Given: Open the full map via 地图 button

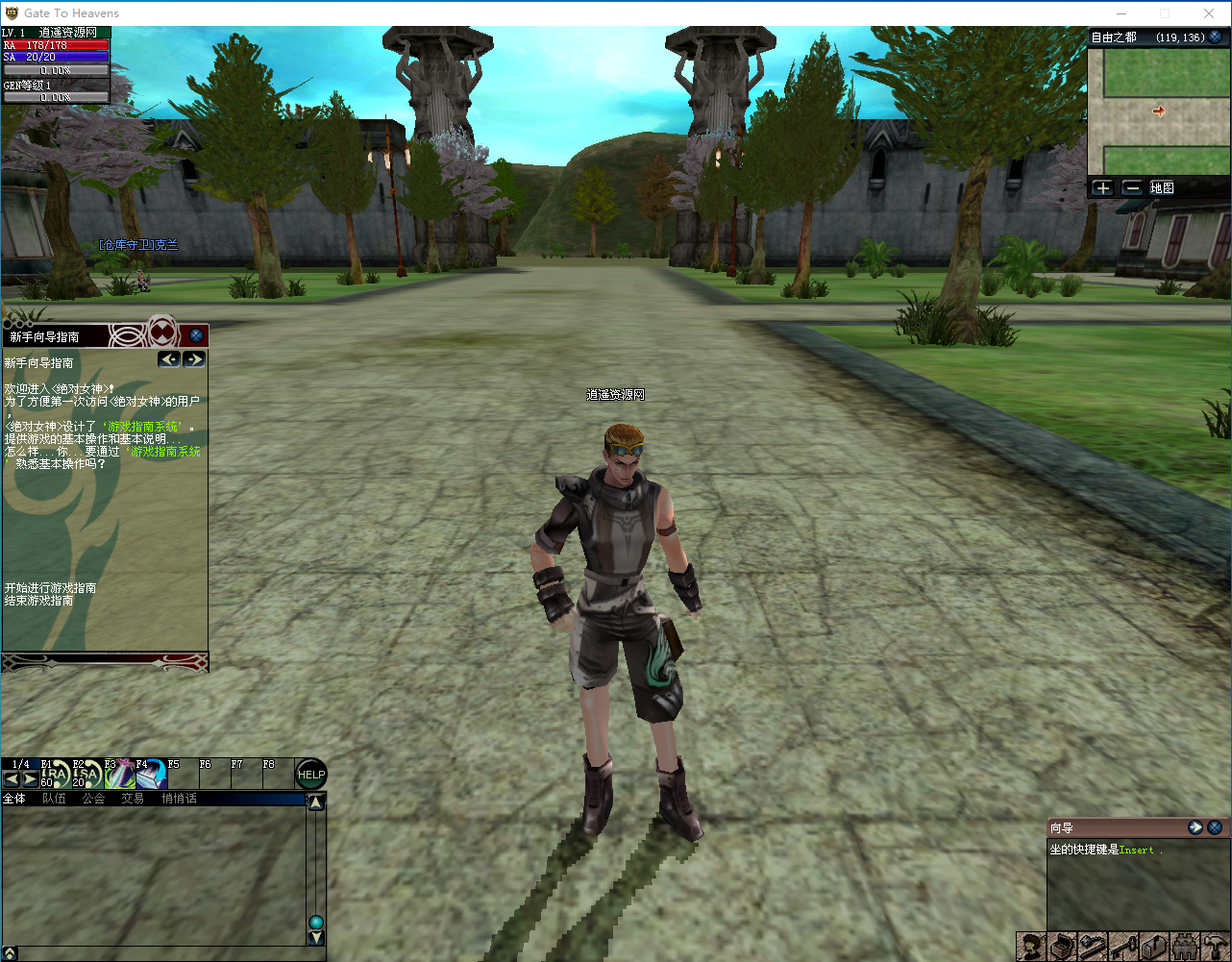Looking at the screenshot, I should coord(1162,188).
